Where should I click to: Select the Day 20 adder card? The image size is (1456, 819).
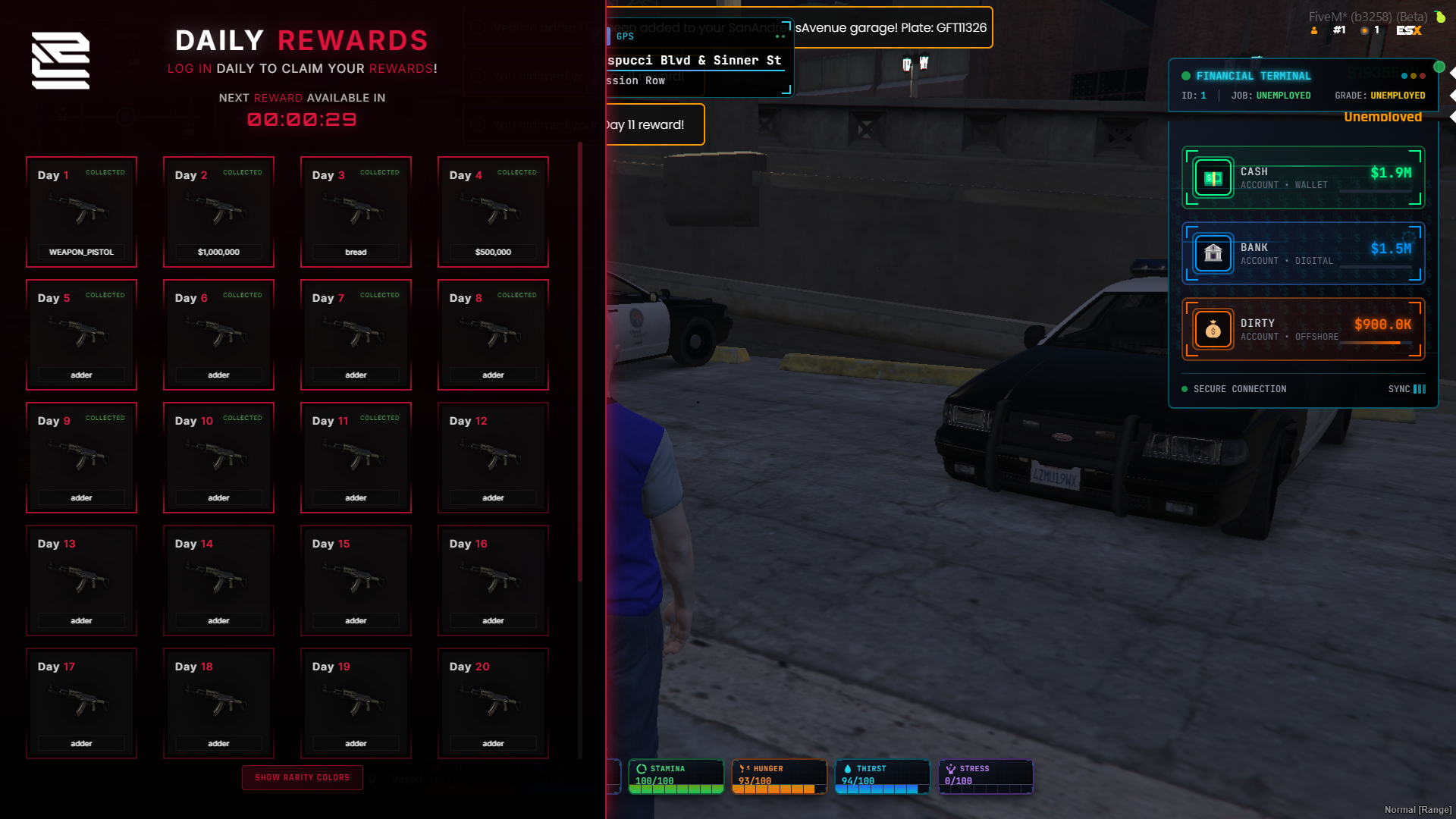click(492, 703)
